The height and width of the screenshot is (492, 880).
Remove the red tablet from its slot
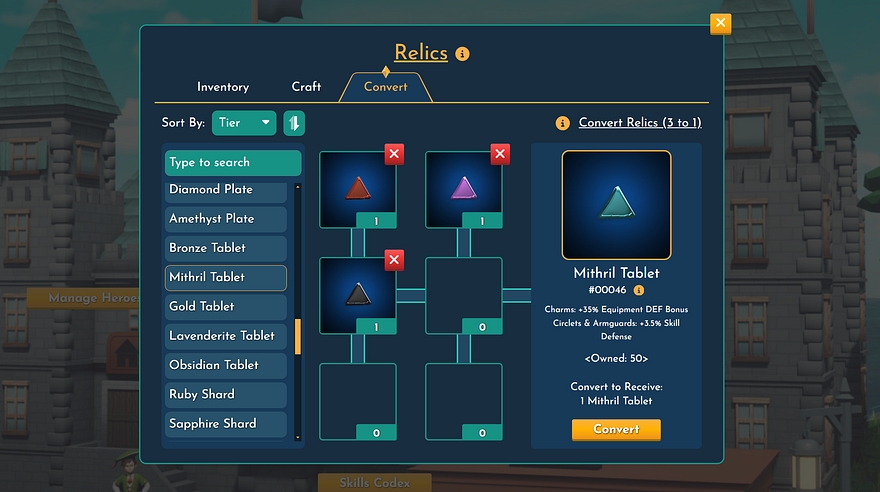(394, 154)
